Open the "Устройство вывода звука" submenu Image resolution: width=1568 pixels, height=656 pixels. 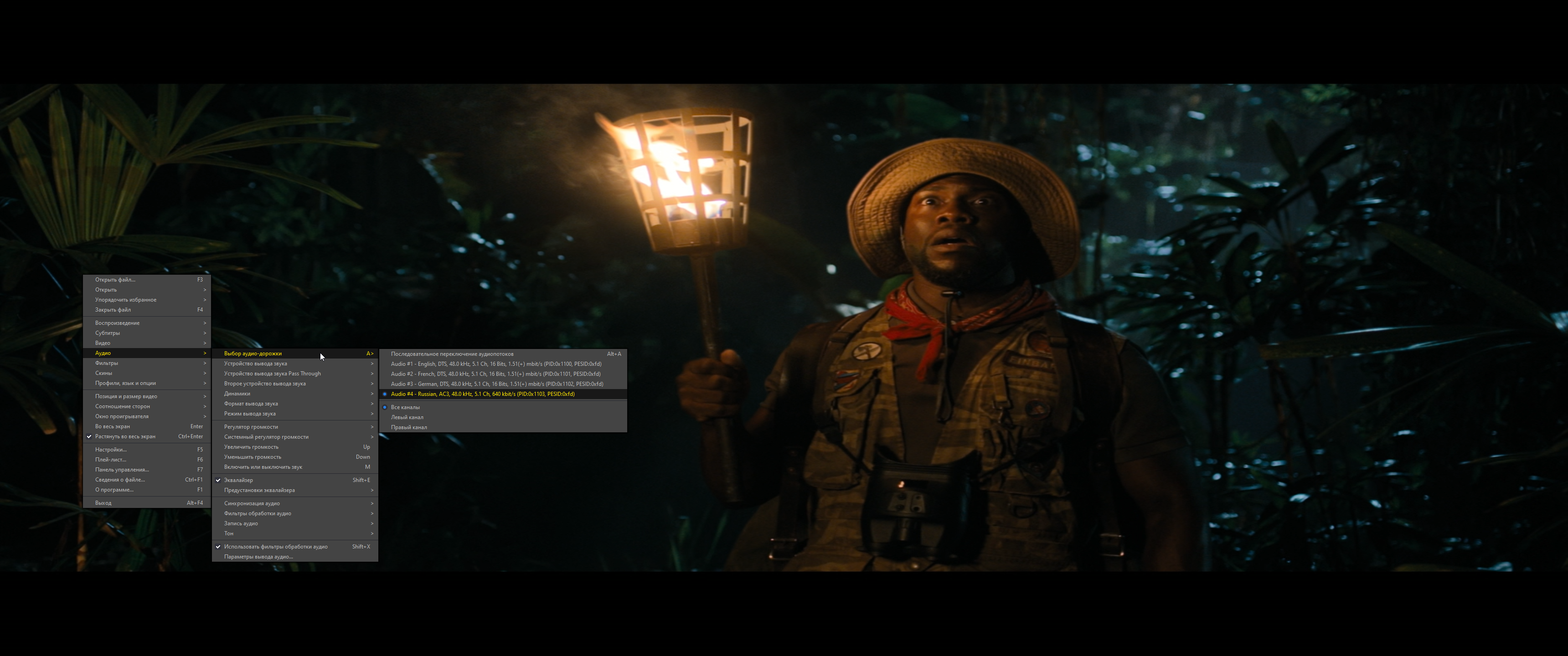(256, 363)
